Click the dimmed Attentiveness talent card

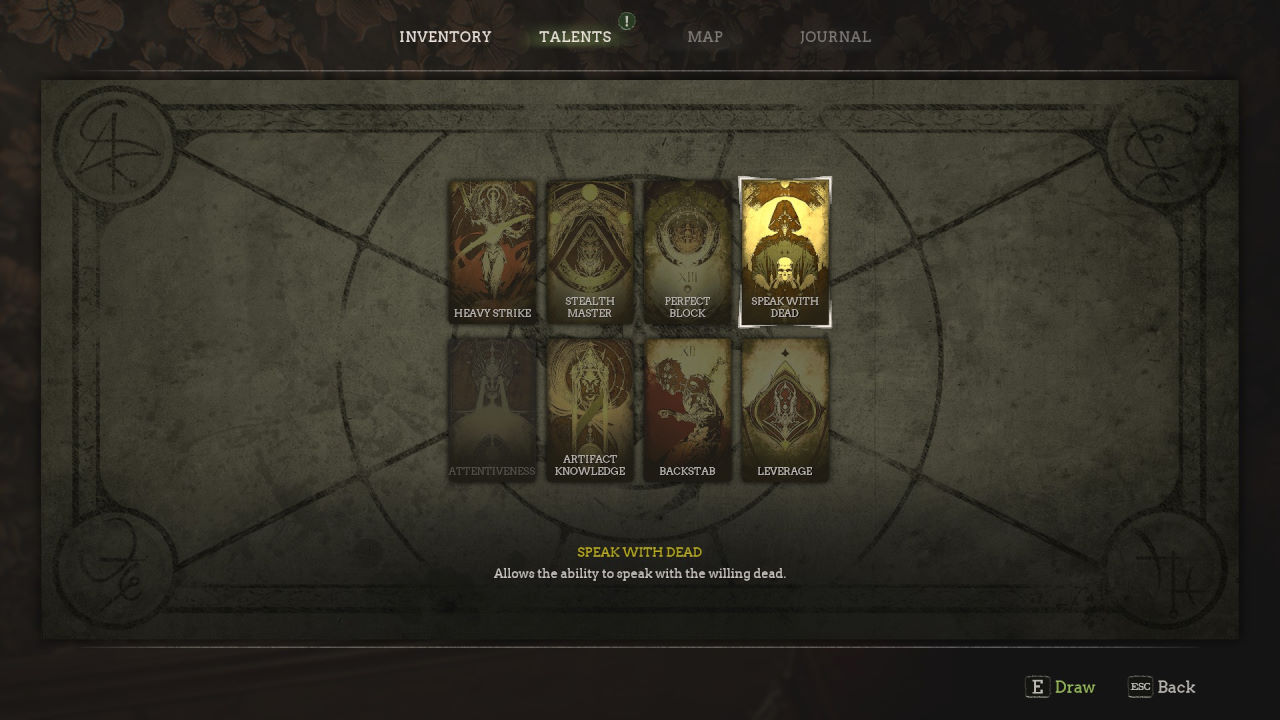pos(492,410)
